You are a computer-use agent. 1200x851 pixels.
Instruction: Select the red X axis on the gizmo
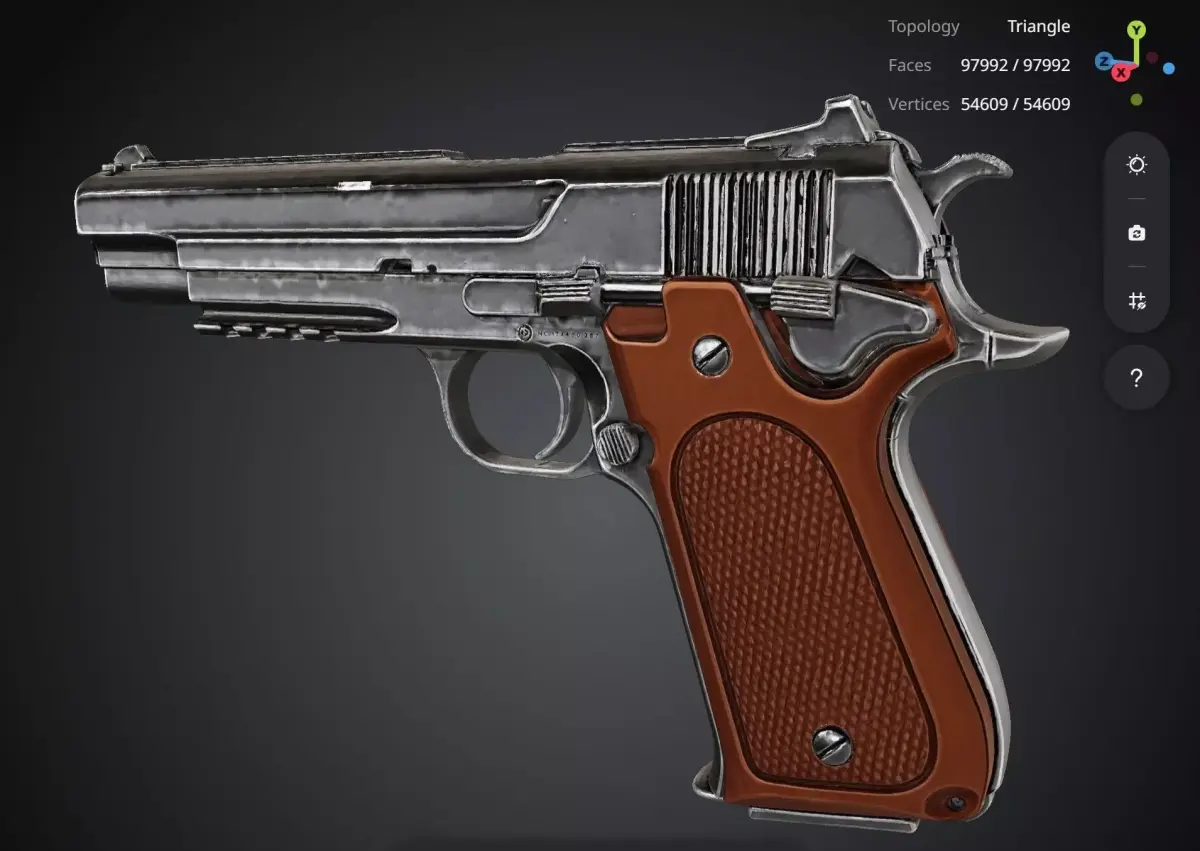(x=1122, y=72)
